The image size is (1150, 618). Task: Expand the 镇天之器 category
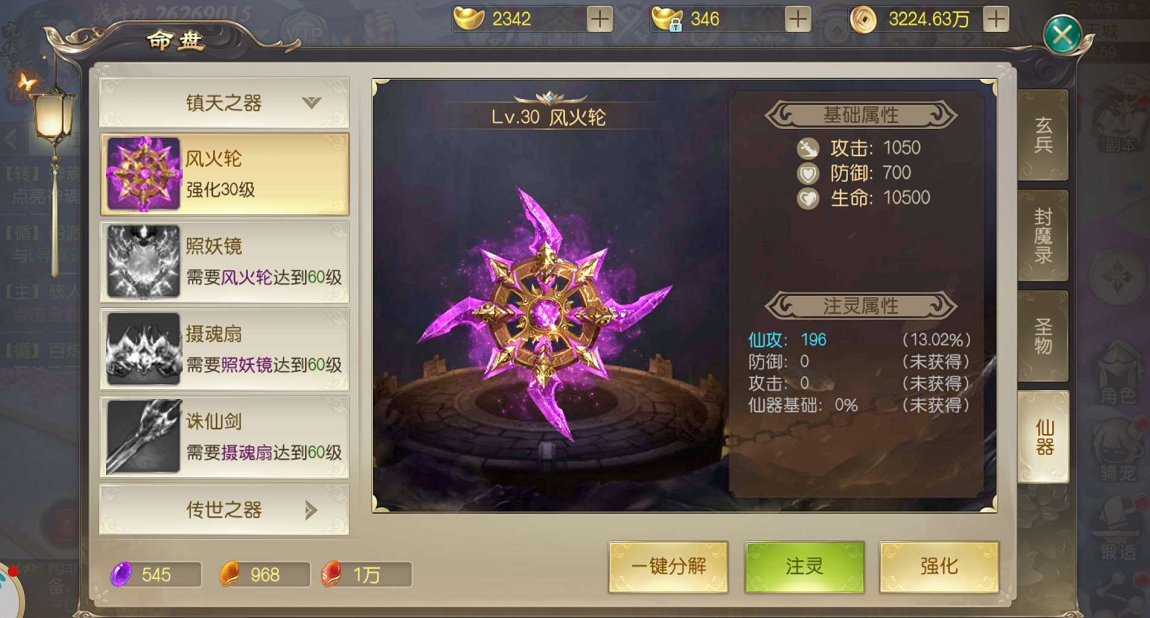[x=224, y=103]
